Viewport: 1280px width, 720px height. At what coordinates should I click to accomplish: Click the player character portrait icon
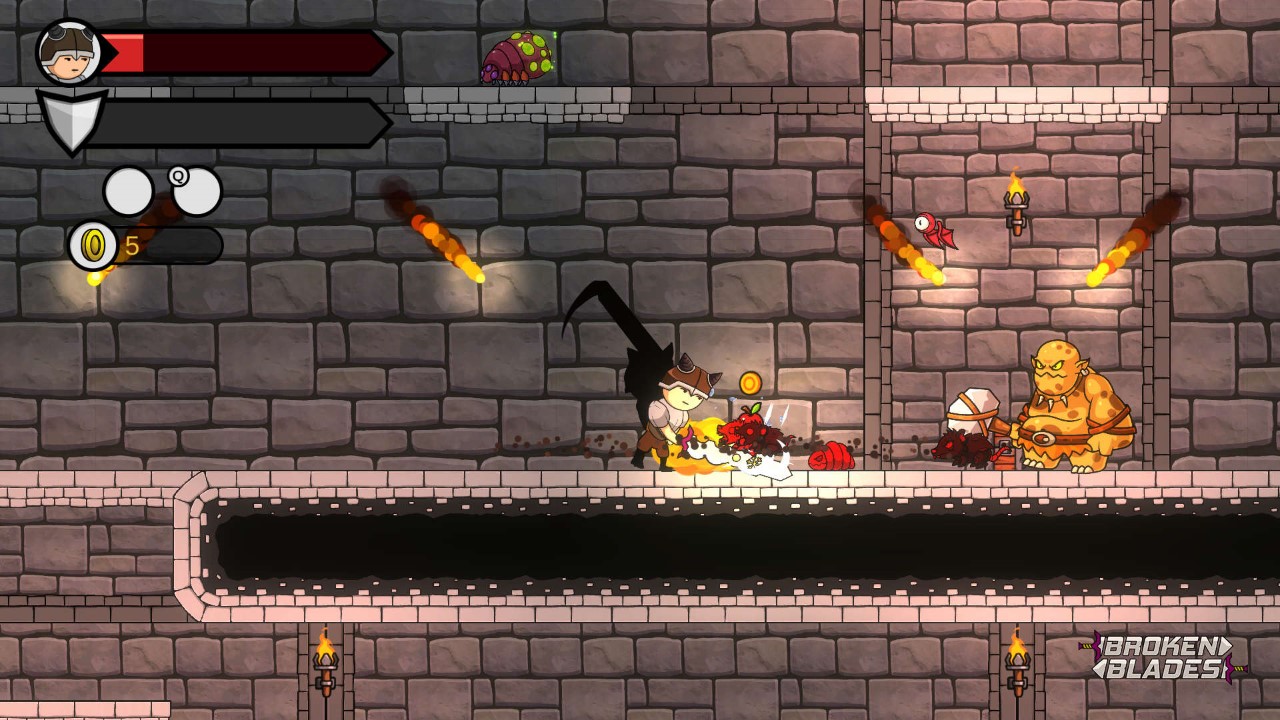click(68, 52)
